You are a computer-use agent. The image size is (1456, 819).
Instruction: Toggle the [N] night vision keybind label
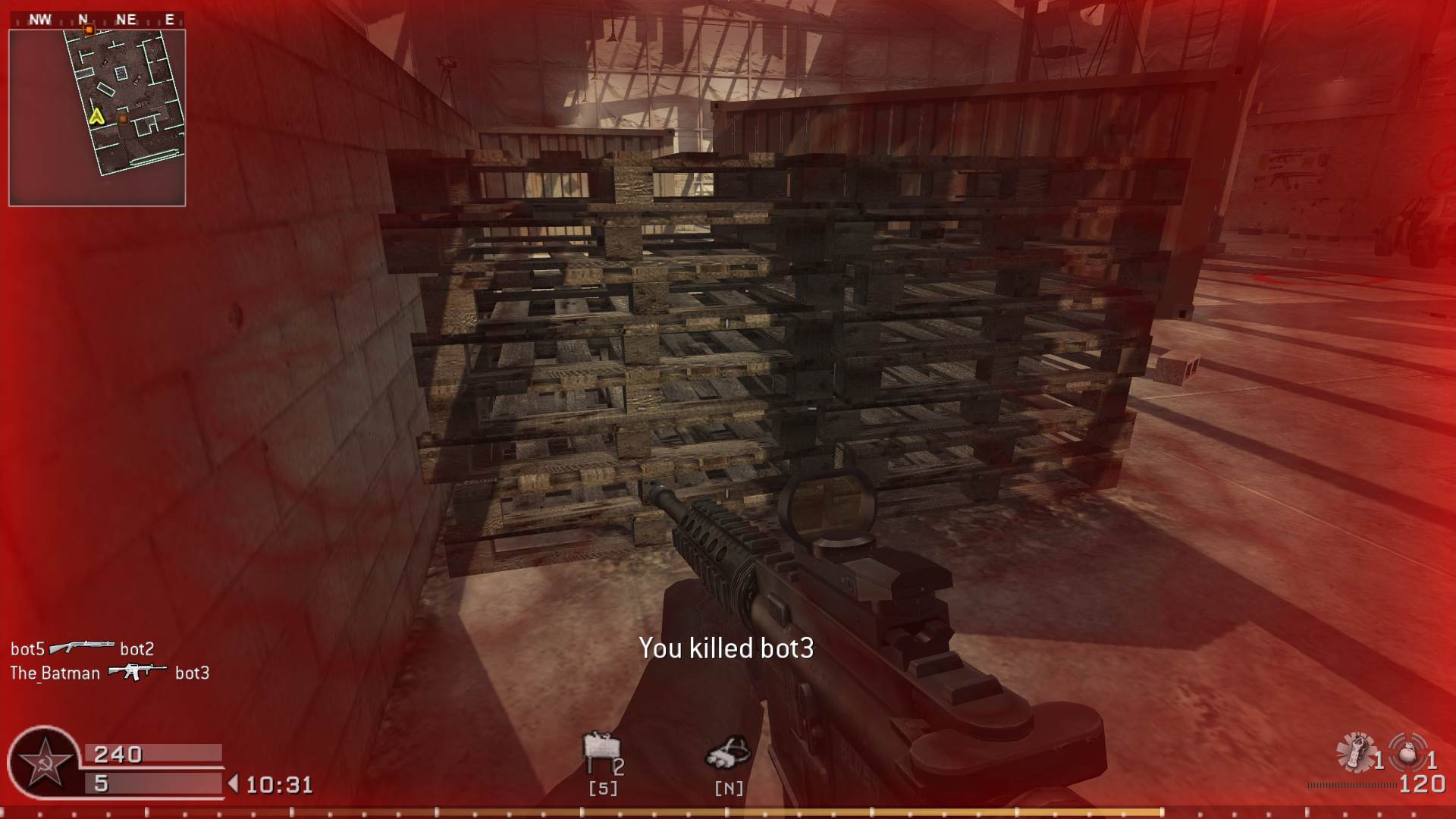point(729,789)
